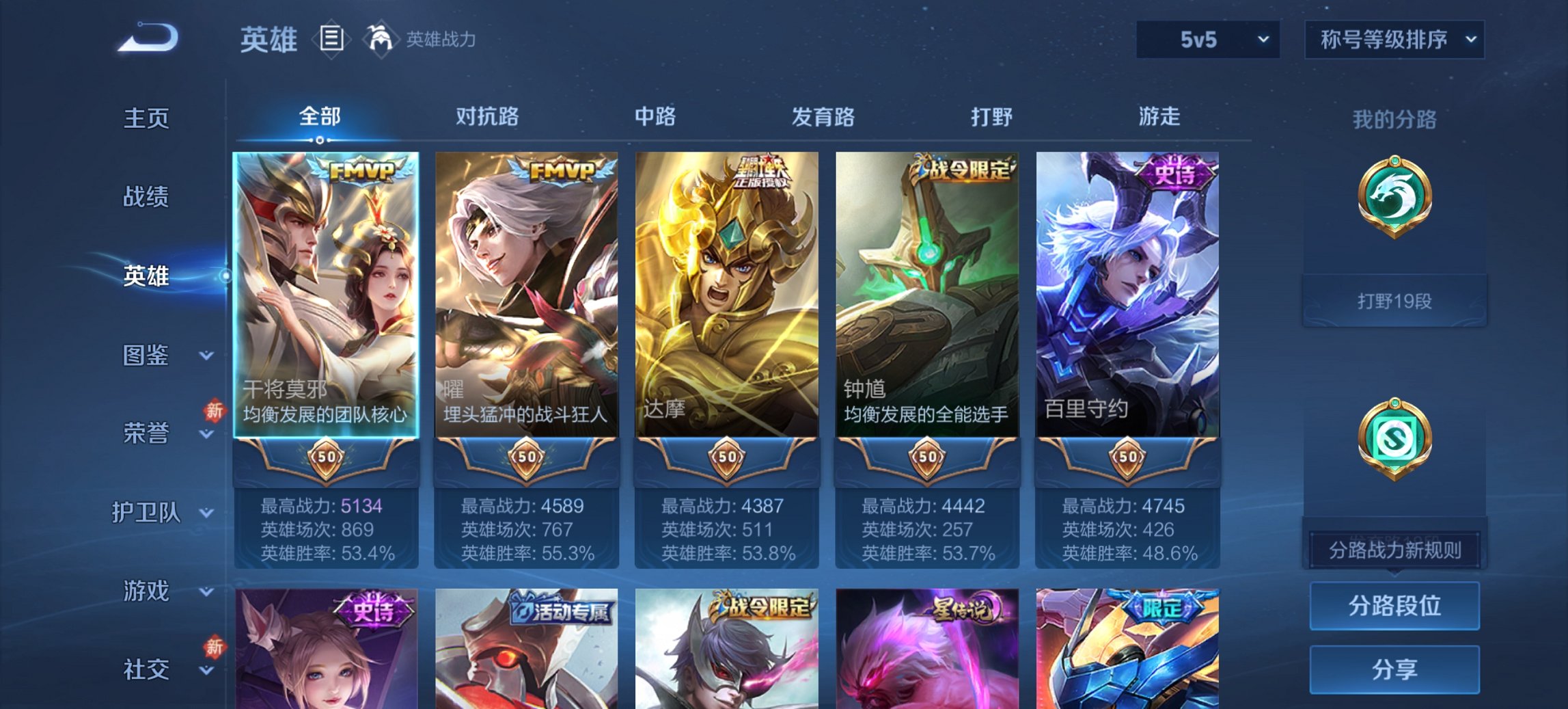
Task: Open the 荣誉 sidebar menu entry
Action: click(148, 432)
